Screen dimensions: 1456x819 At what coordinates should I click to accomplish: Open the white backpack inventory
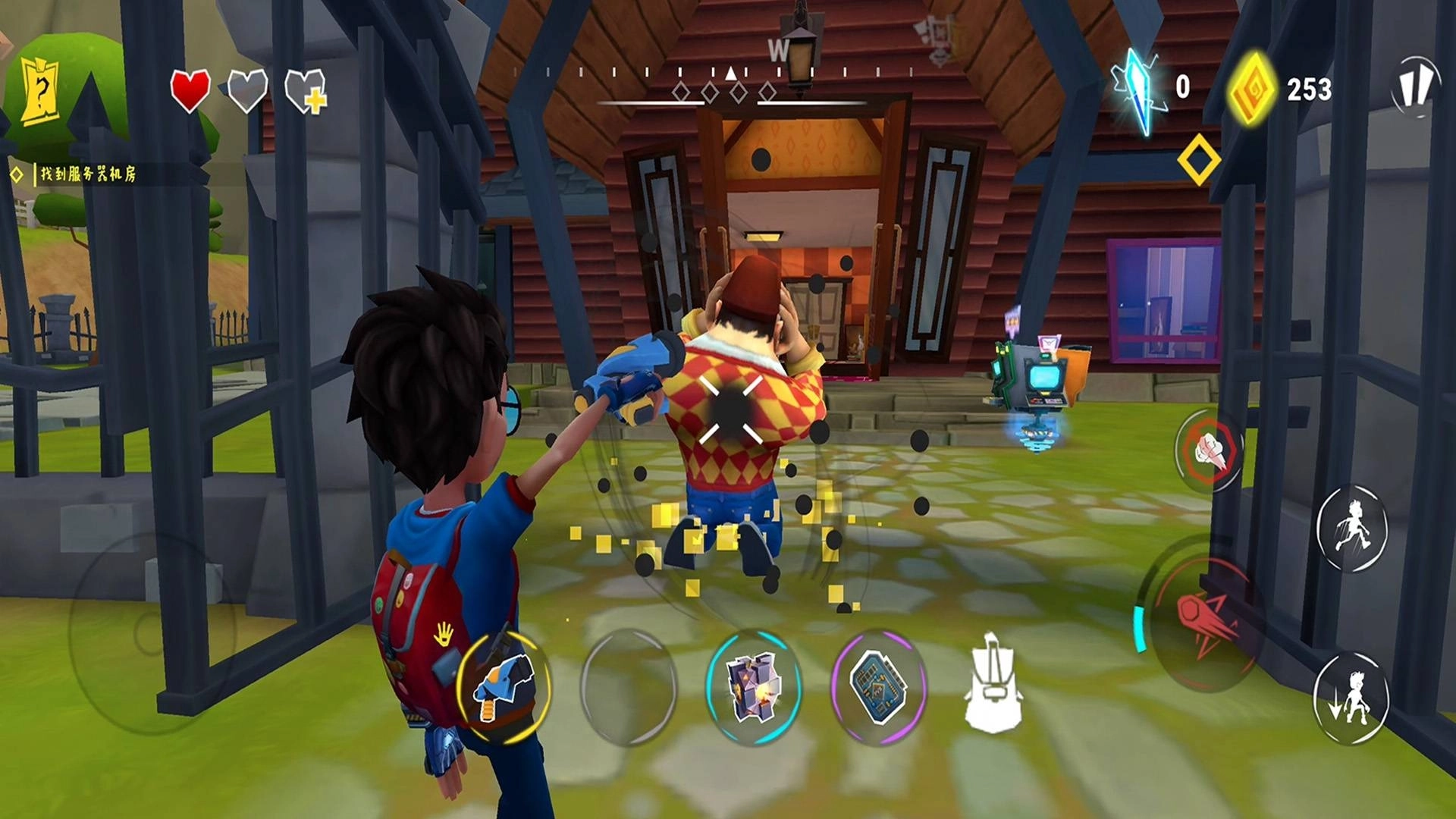click(x=993, y=684)
